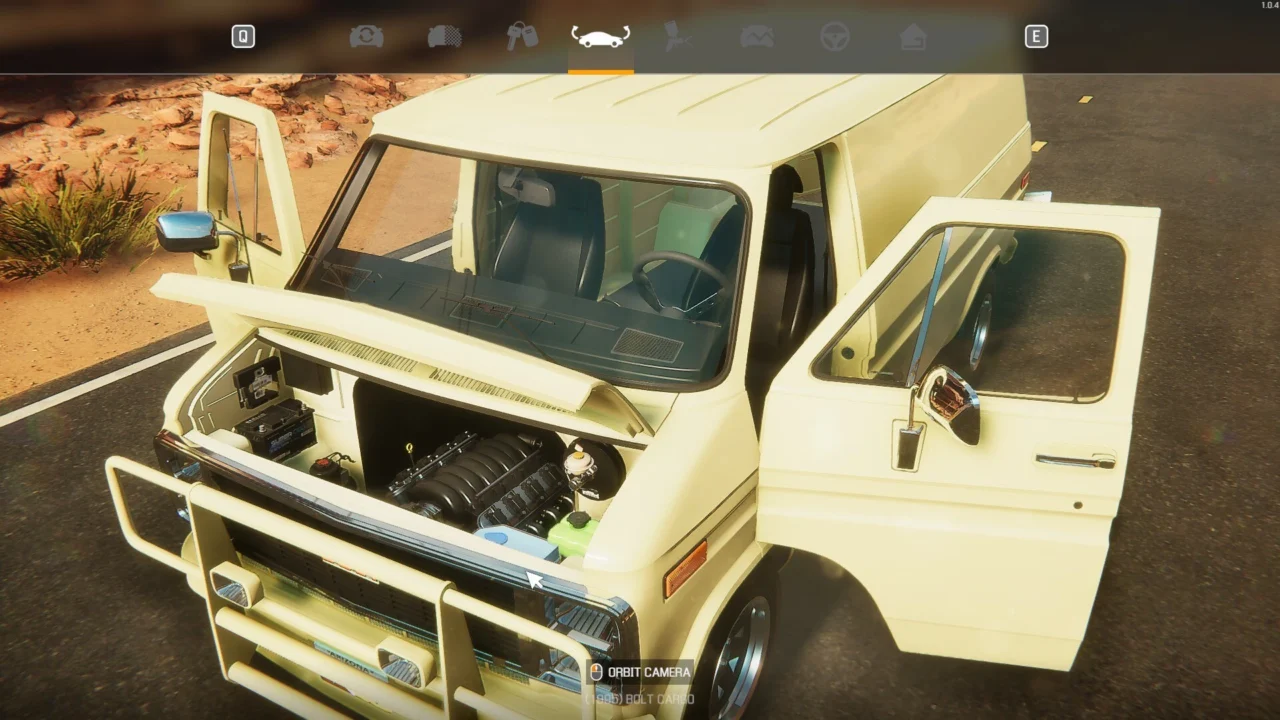The image size is (1280, 720).
Task: Select the highlighted car view tab with rotation arrows
Action: coord(600,37)
